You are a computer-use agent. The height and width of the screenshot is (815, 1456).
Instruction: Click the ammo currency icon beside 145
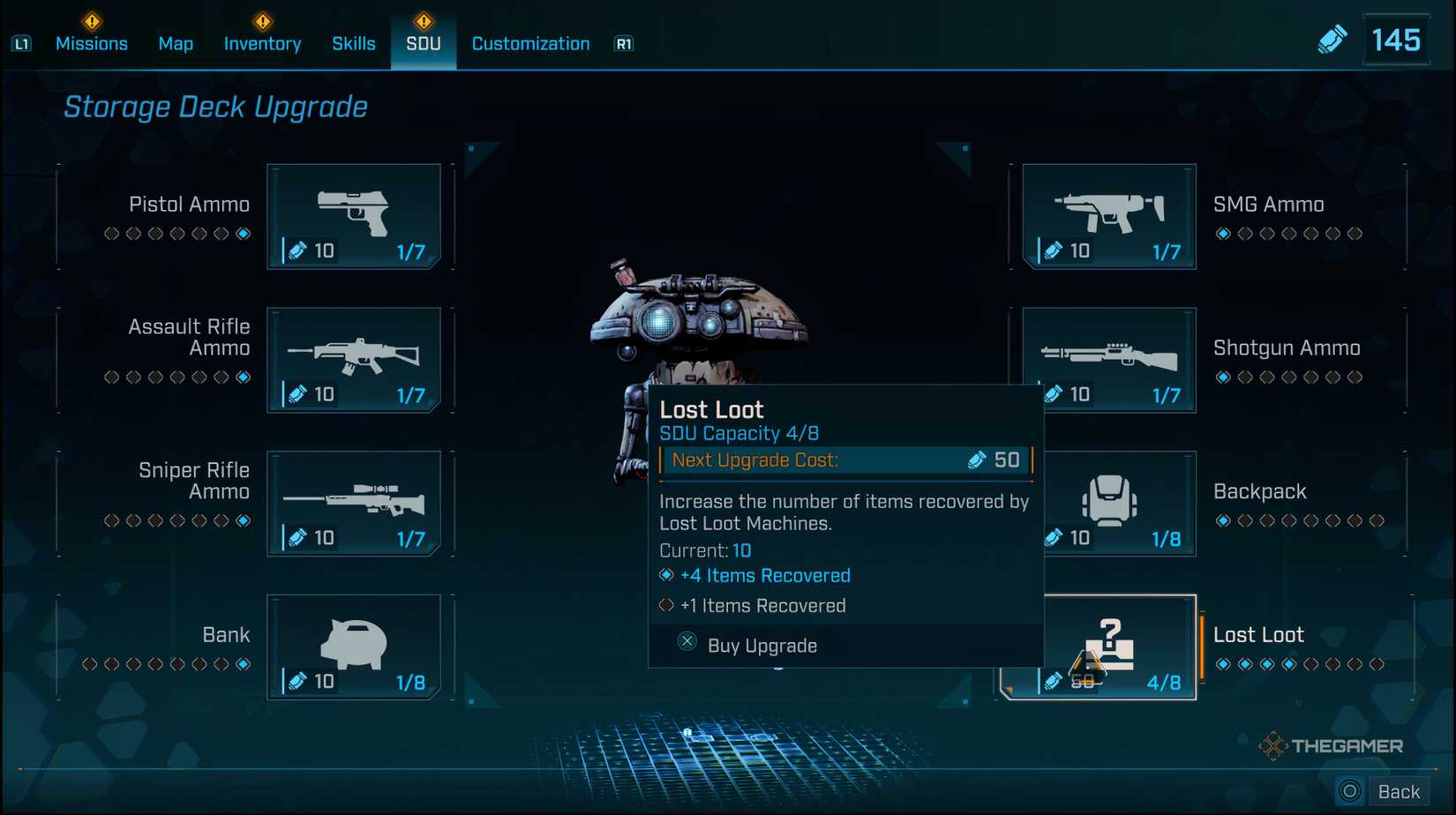coord(1333,39)
